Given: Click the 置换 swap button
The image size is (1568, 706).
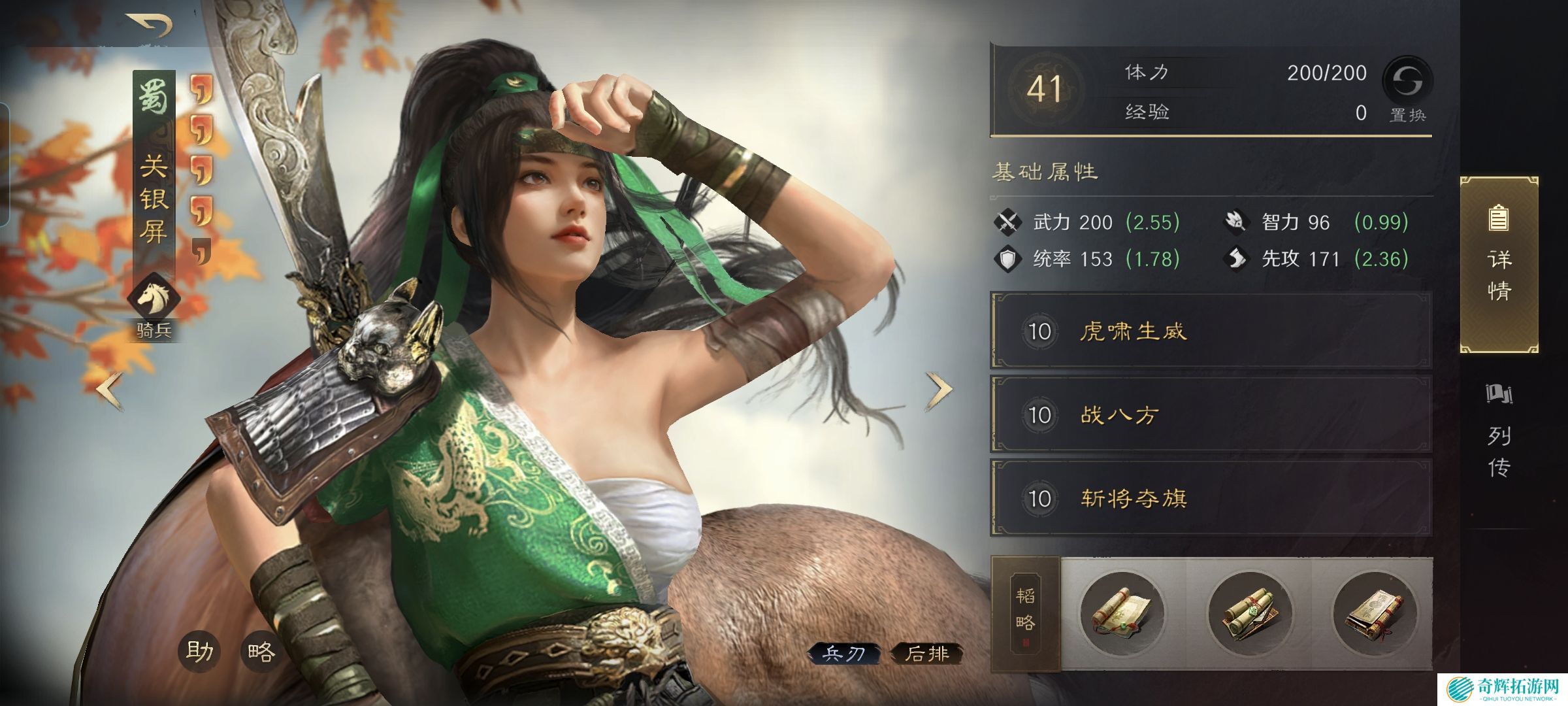Looking at the screenshot, I should tap(1407, 90).
